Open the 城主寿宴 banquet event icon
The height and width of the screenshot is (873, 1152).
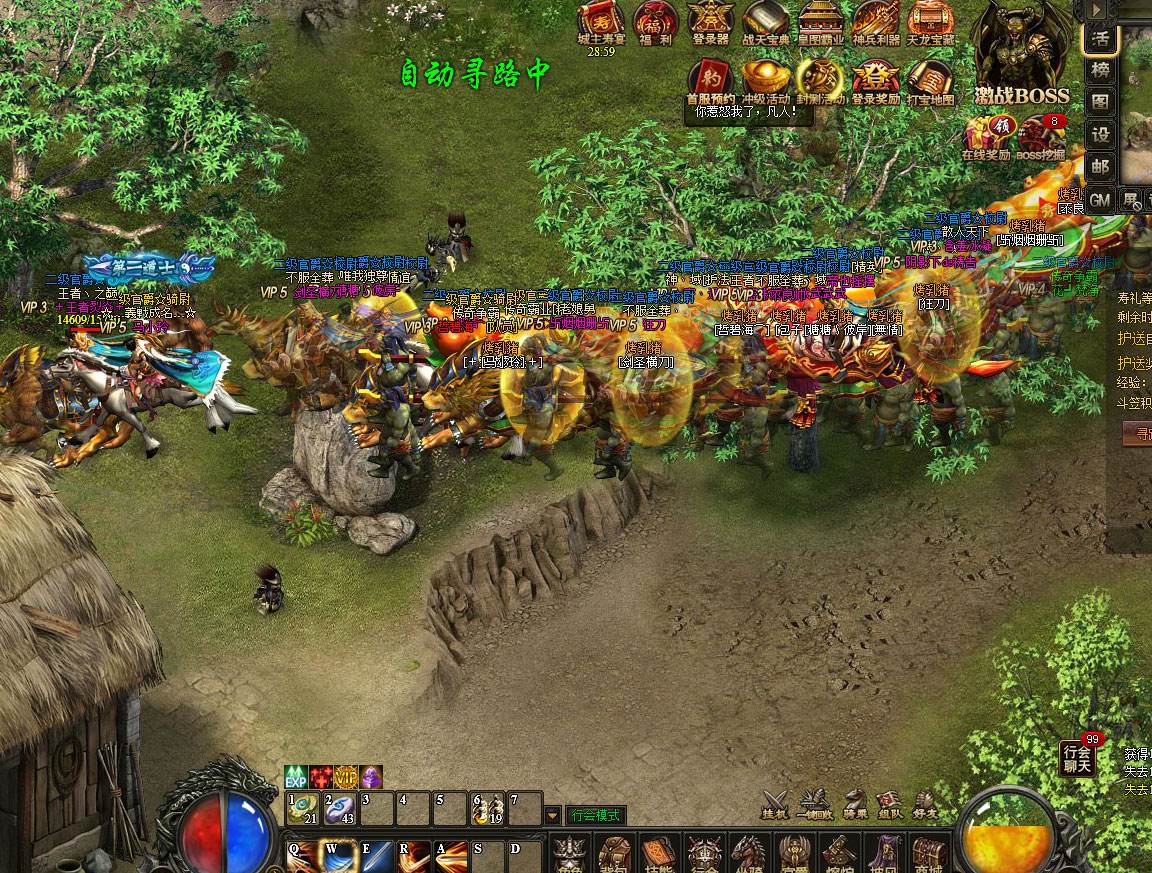coord(601,21)
